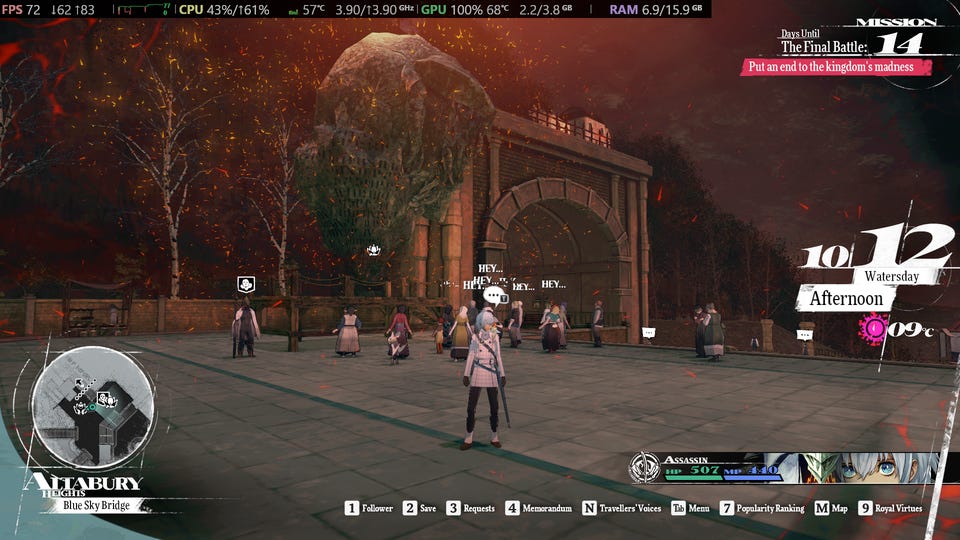Click the Assassin party status panel
The width and height of the screenshot is (960, 540).
[x=785, y=467]
